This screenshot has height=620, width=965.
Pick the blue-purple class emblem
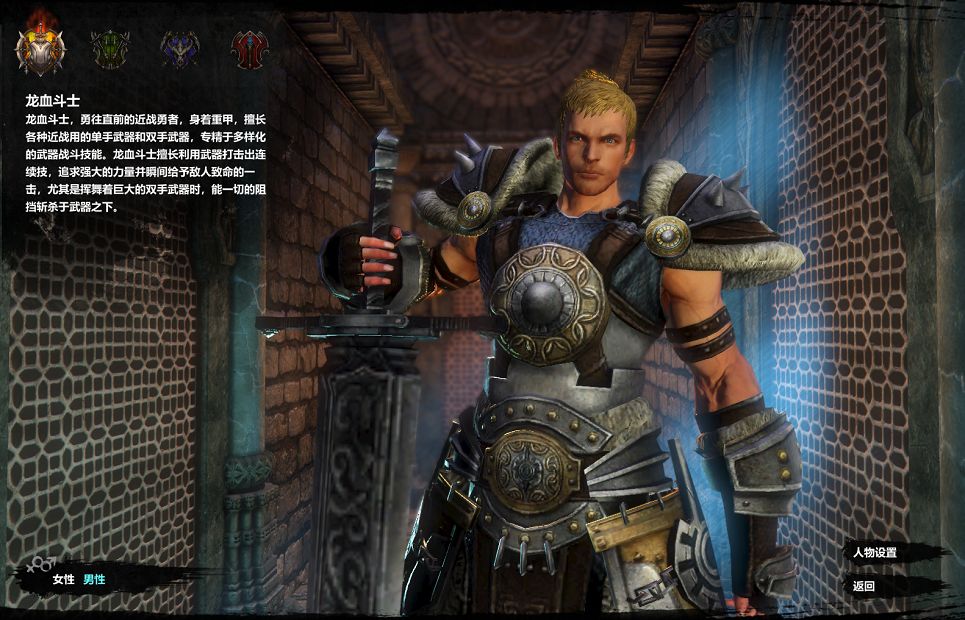click(x=180, y=48)
